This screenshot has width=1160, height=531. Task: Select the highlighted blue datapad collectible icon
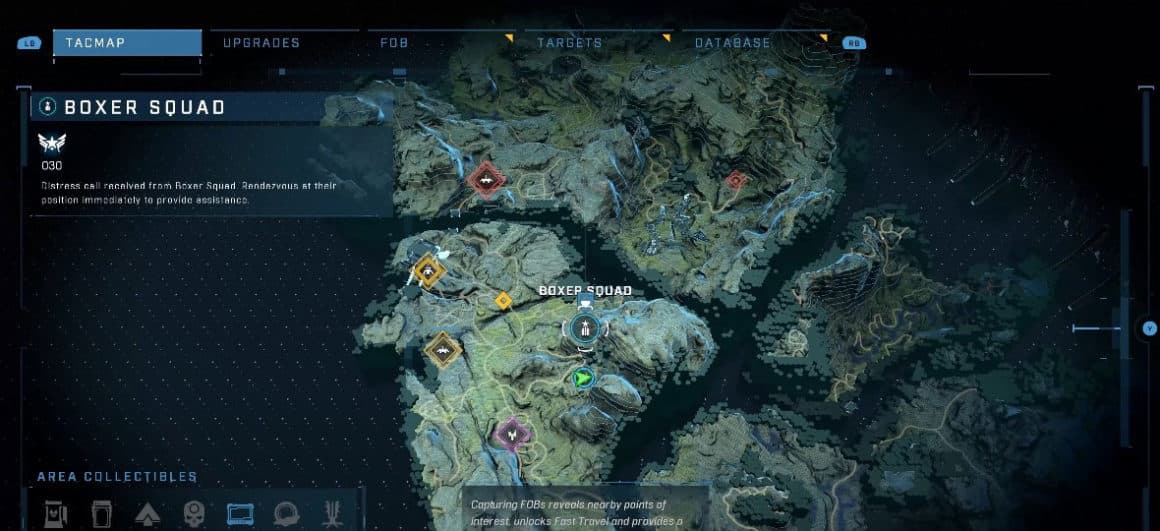pos(240,513)
